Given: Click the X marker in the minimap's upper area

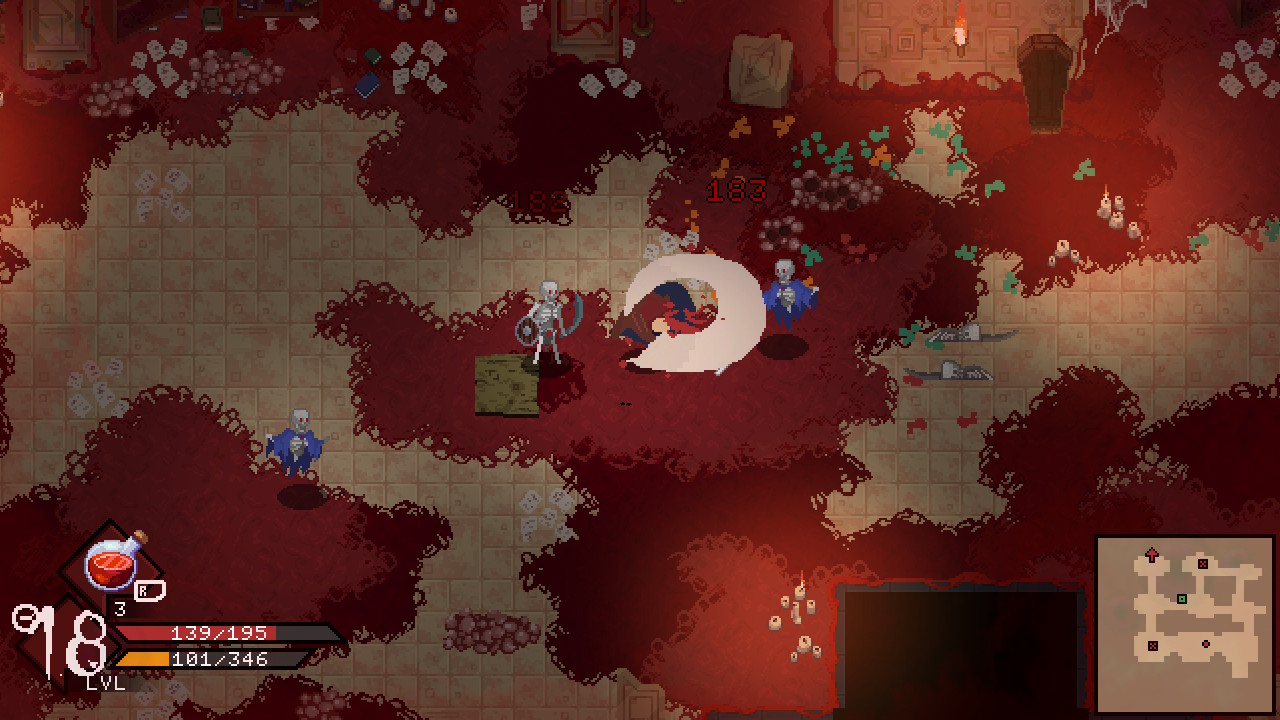Looking at the screenshot, I should (1203, 564).
